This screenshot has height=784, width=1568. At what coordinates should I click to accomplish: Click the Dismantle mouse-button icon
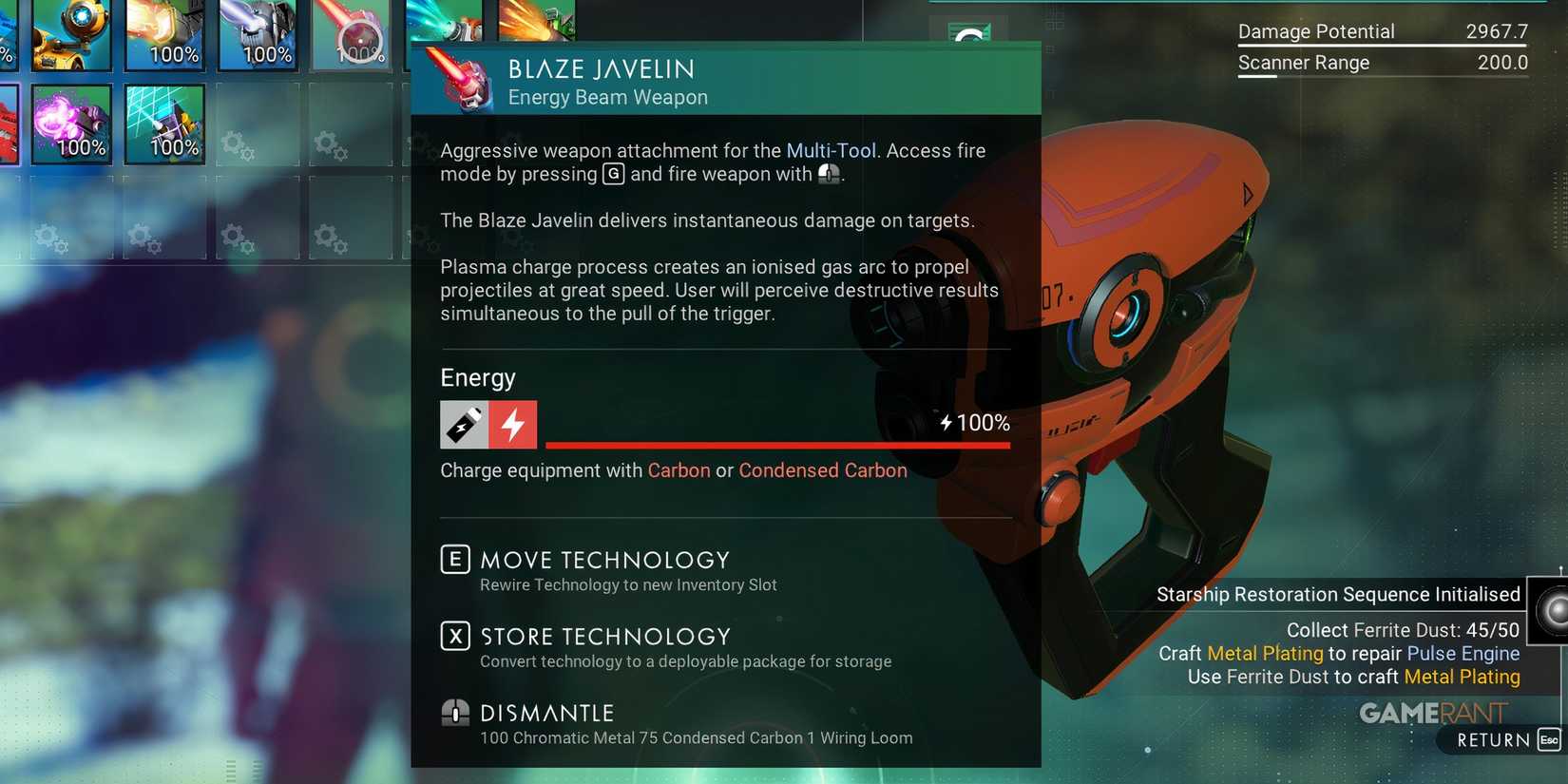coord(454,712)
